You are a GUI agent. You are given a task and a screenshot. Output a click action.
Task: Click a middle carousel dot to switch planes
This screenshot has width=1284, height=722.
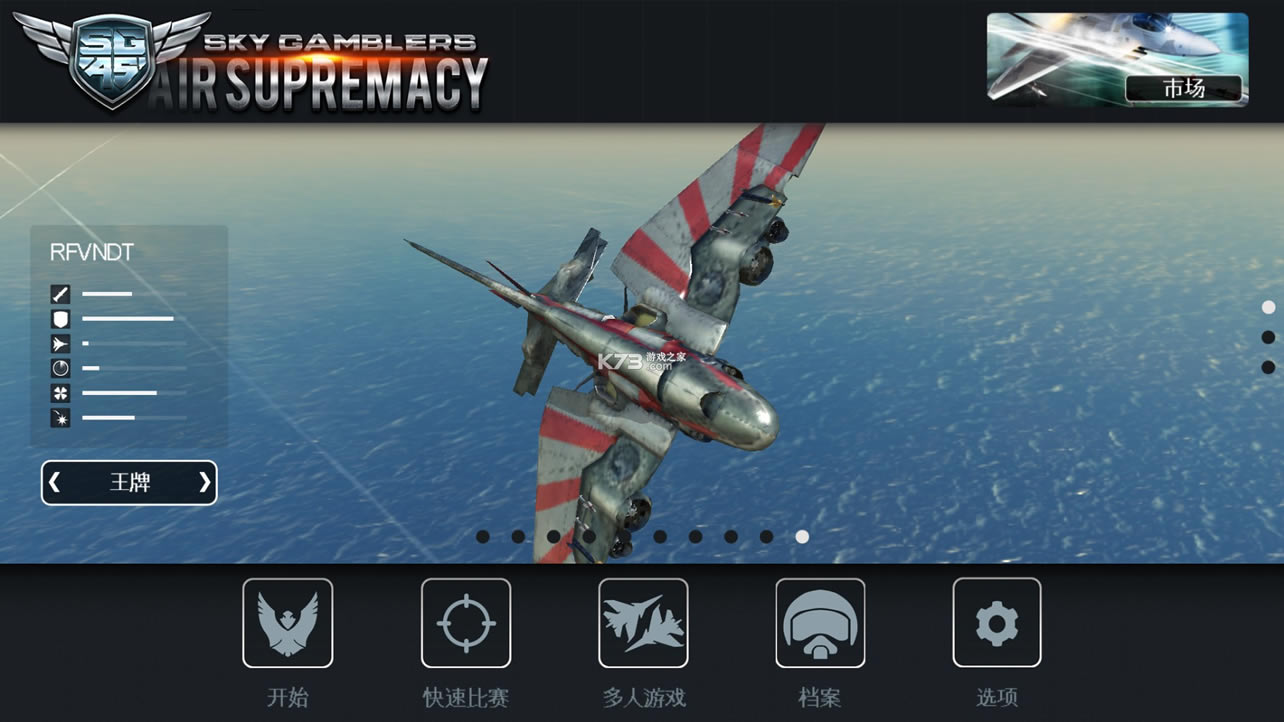coord(623,537)
